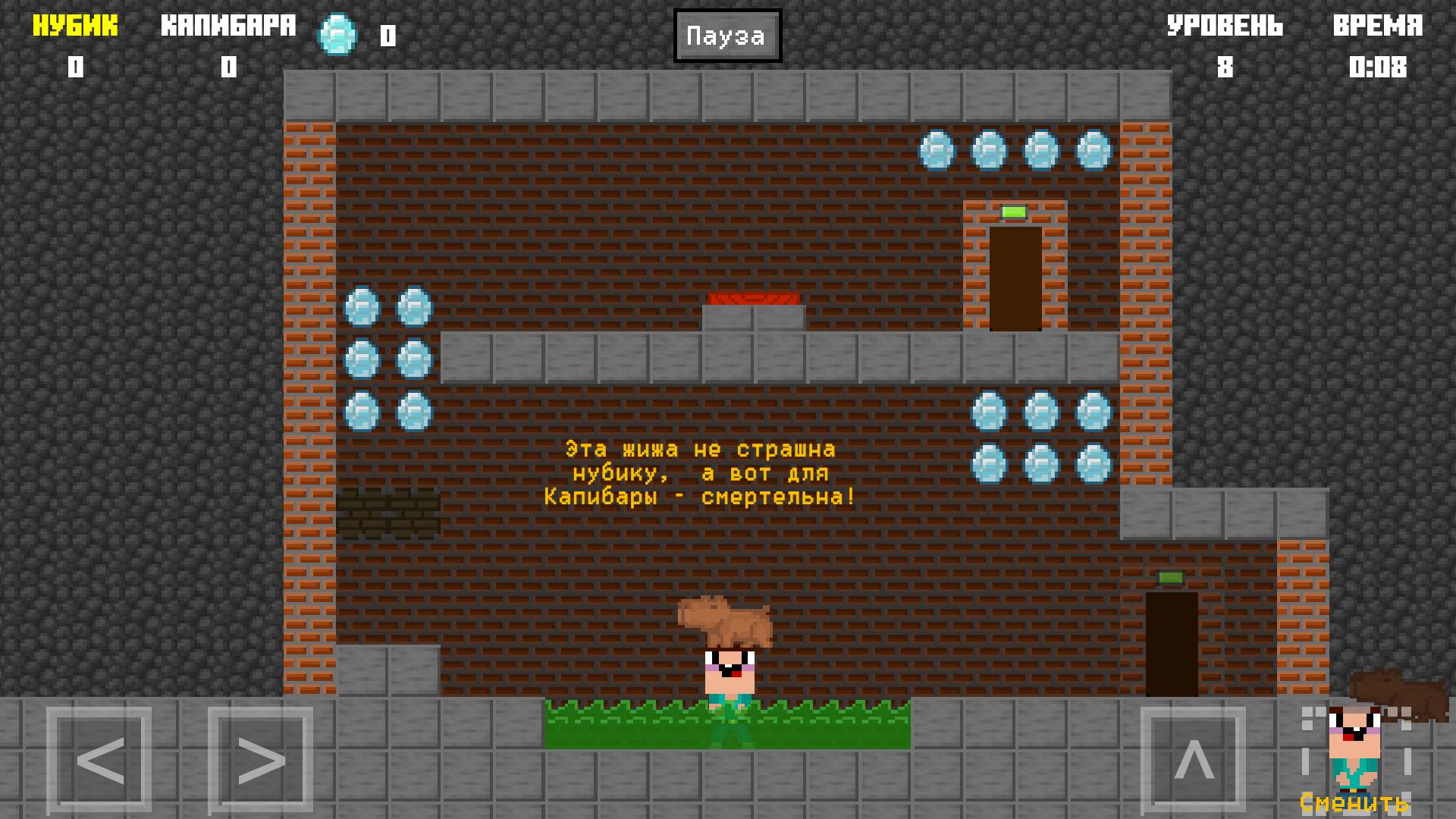Open the Пауза menu
This screenshot has height=819, width=1456.
726,34
